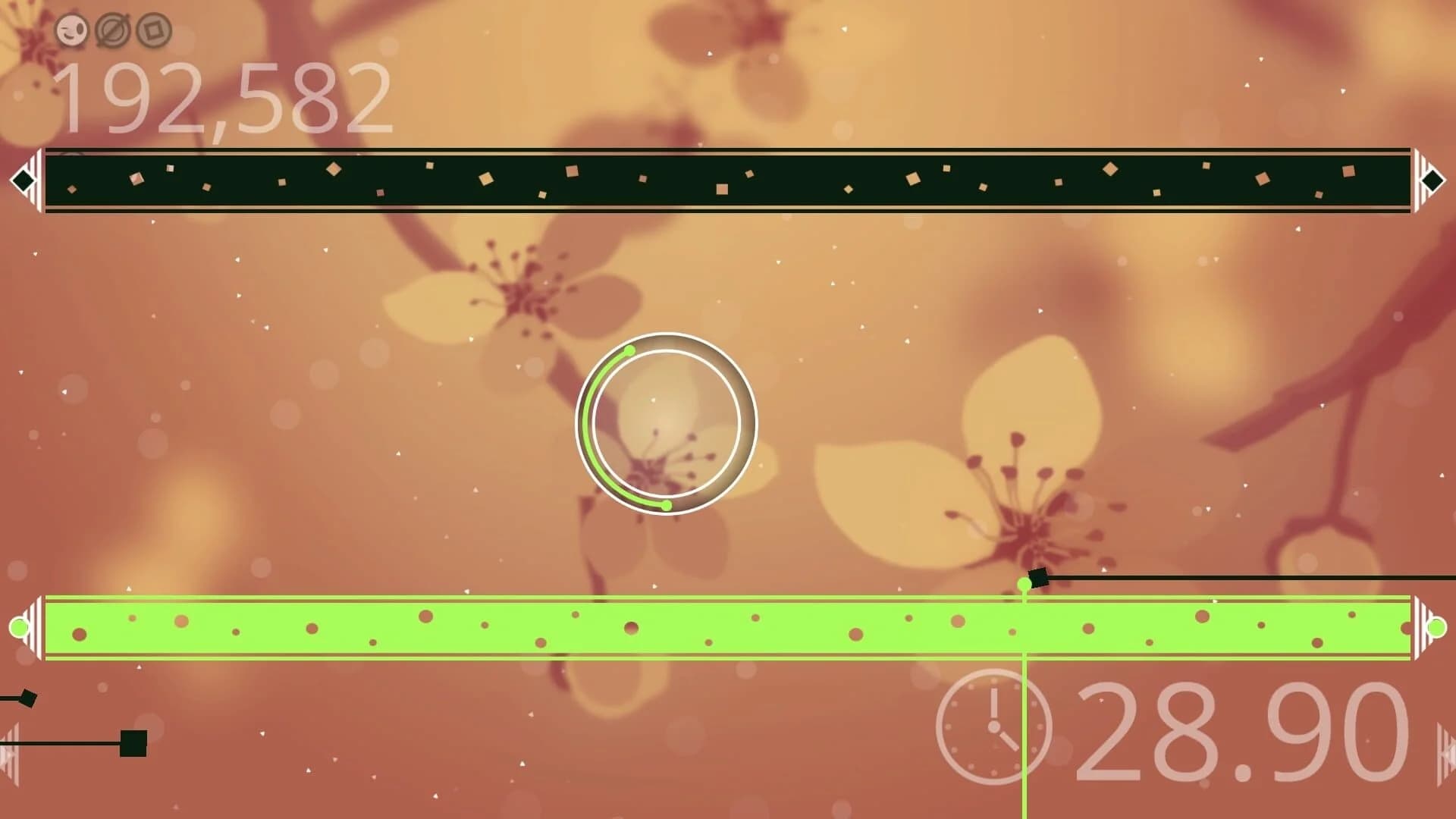Collapse the striped chevron right of the dark lane

(x=1417, y=180)
